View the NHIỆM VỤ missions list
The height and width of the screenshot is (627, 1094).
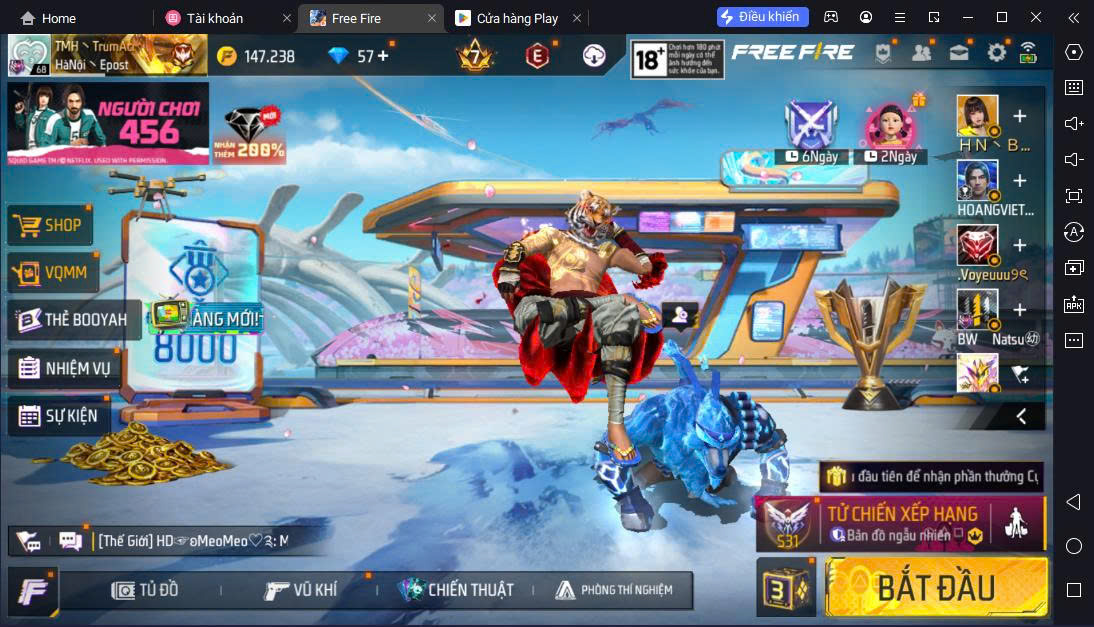pos(67,367)
